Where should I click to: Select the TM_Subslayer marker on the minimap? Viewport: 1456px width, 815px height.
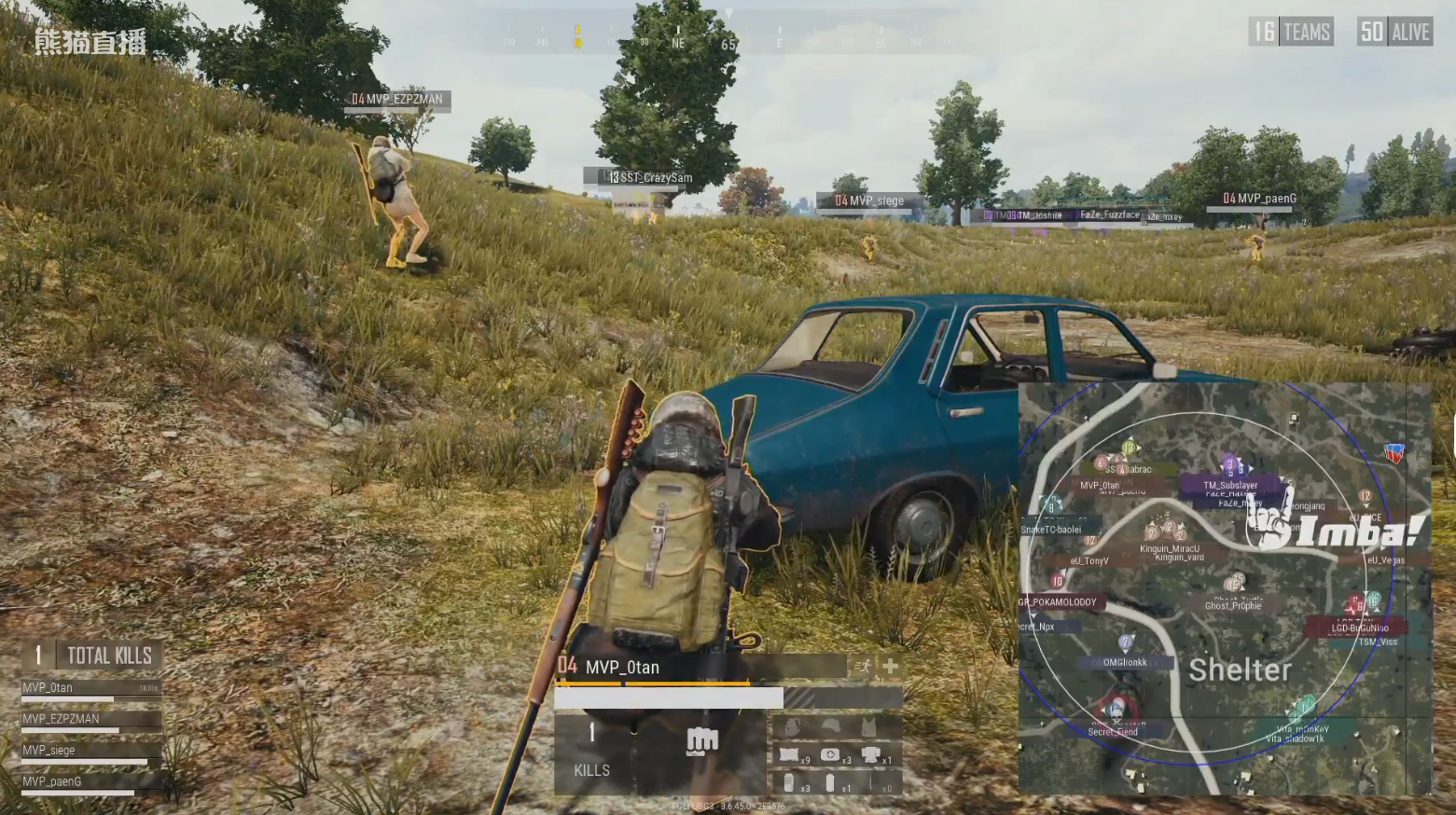click(1229, 485)
